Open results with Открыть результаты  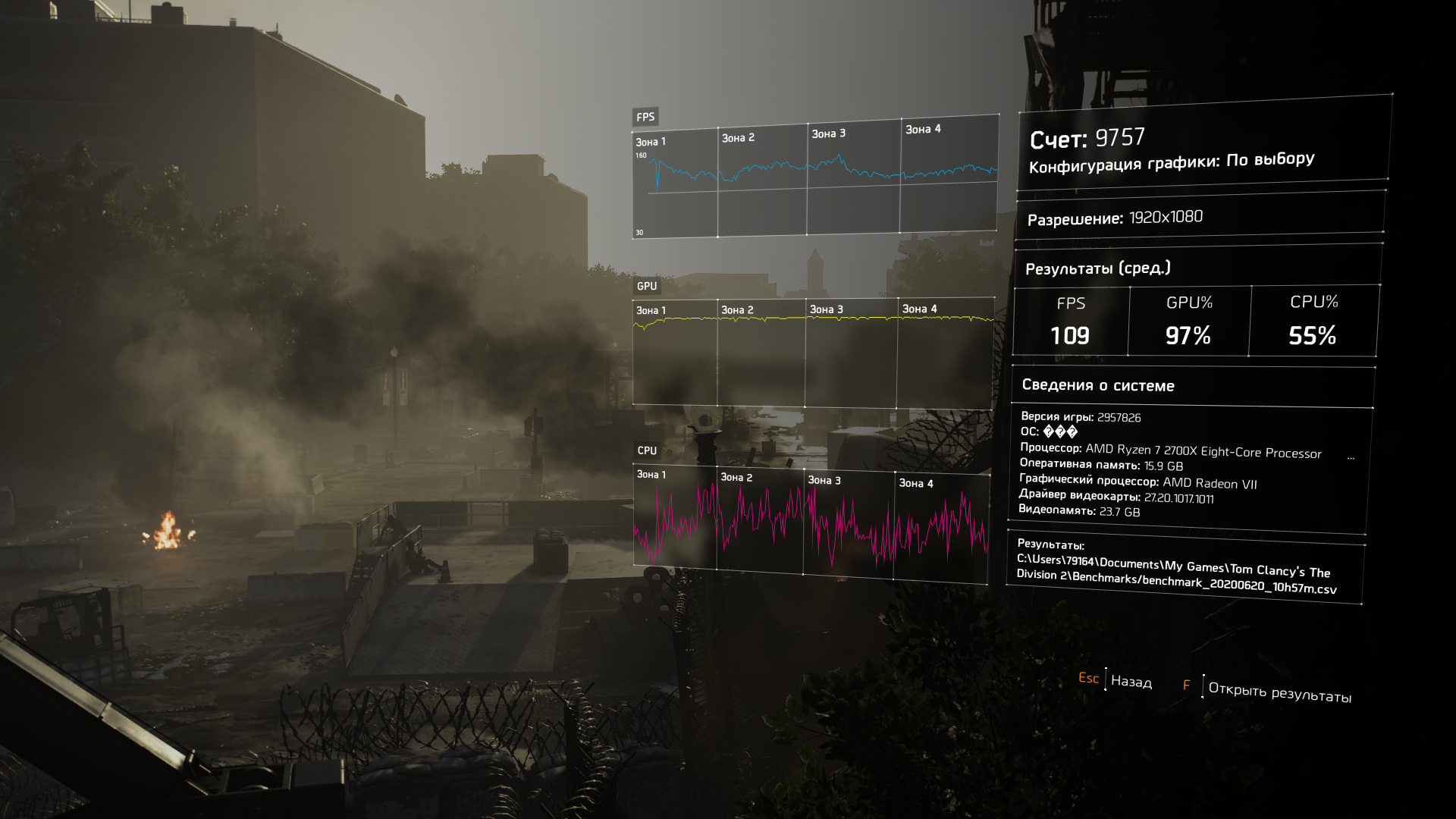(x=1279, y=692)
